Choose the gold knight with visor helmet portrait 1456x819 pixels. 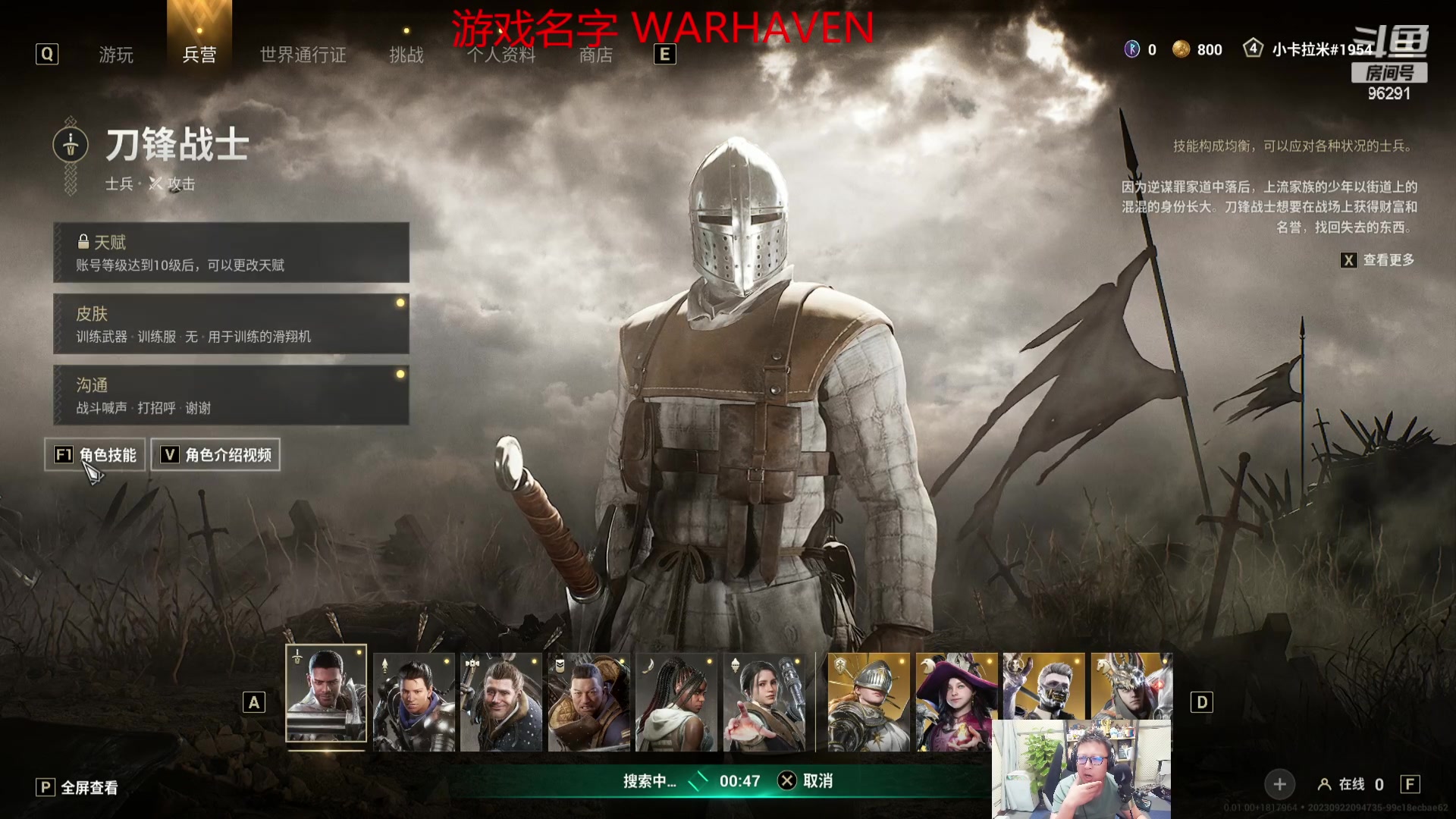click(869, 702)
